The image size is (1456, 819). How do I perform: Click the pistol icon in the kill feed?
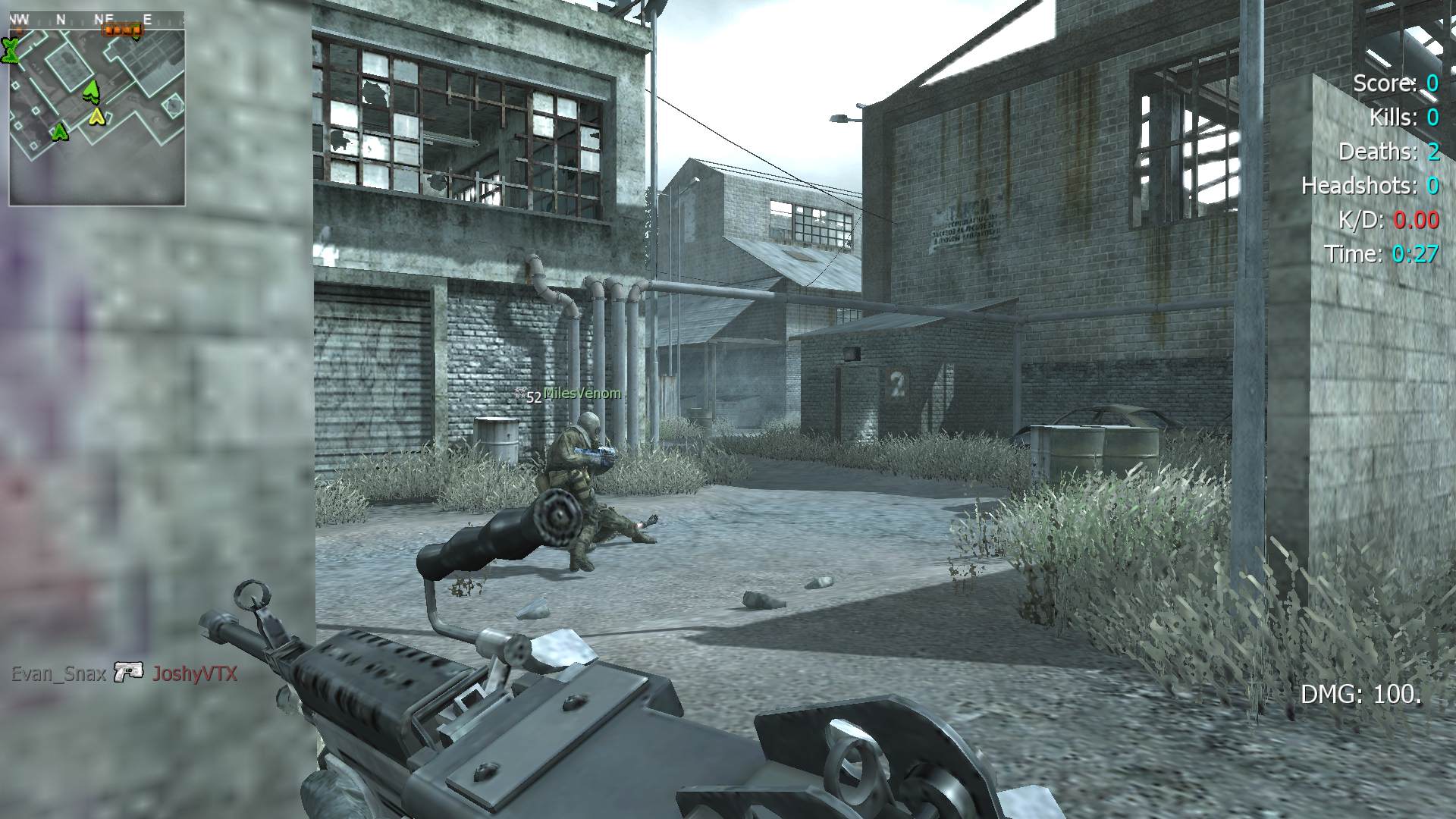129,672
